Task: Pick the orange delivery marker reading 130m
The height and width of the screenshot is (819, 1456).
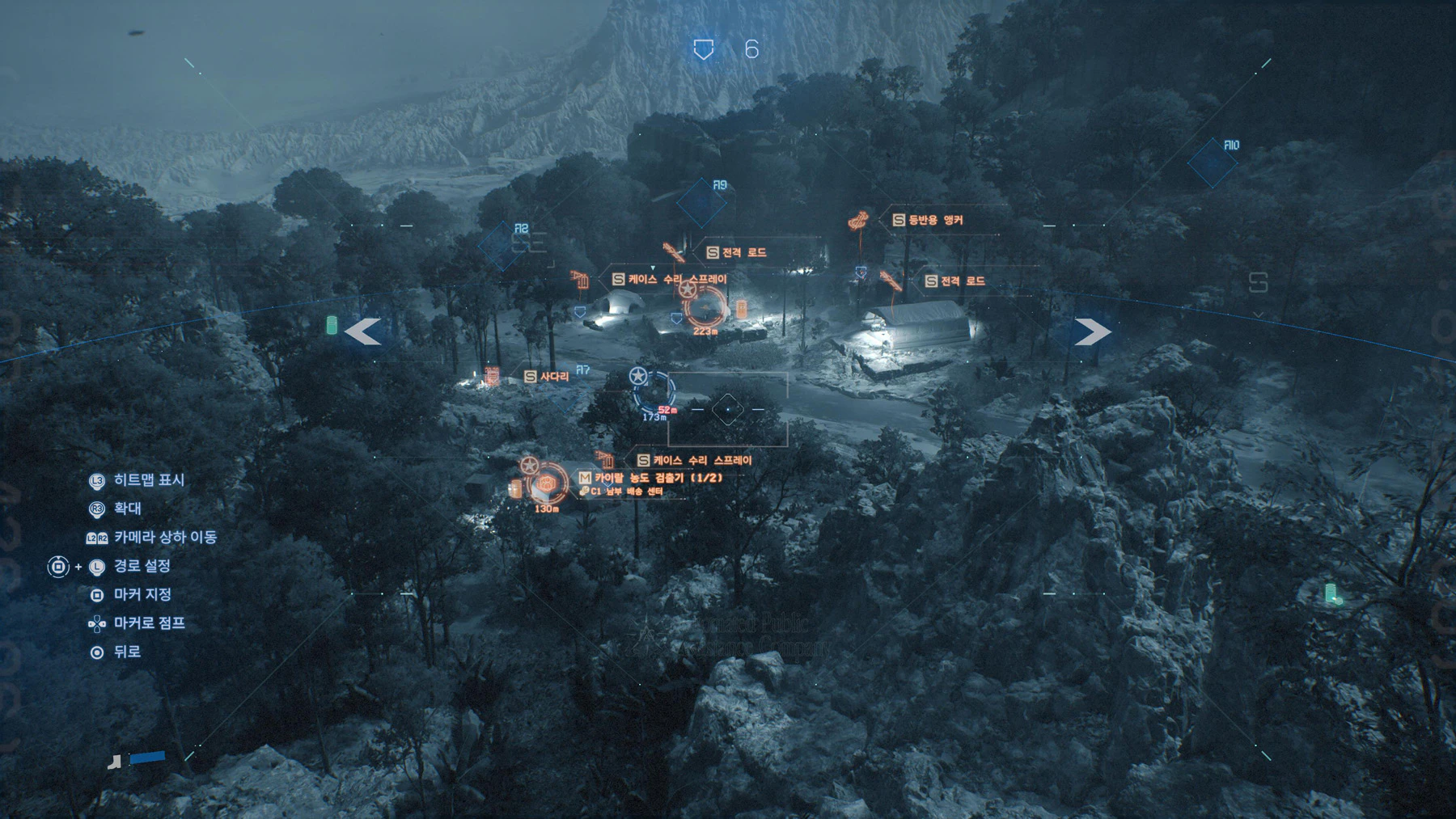Action: [548, 485]
